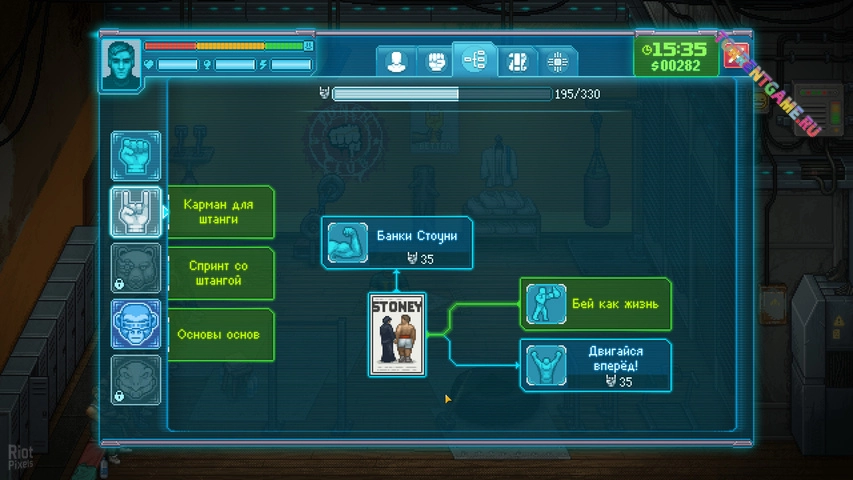Select the raised fist skill category
Screen dimensions: 853x480
click(x=135, y=155)
